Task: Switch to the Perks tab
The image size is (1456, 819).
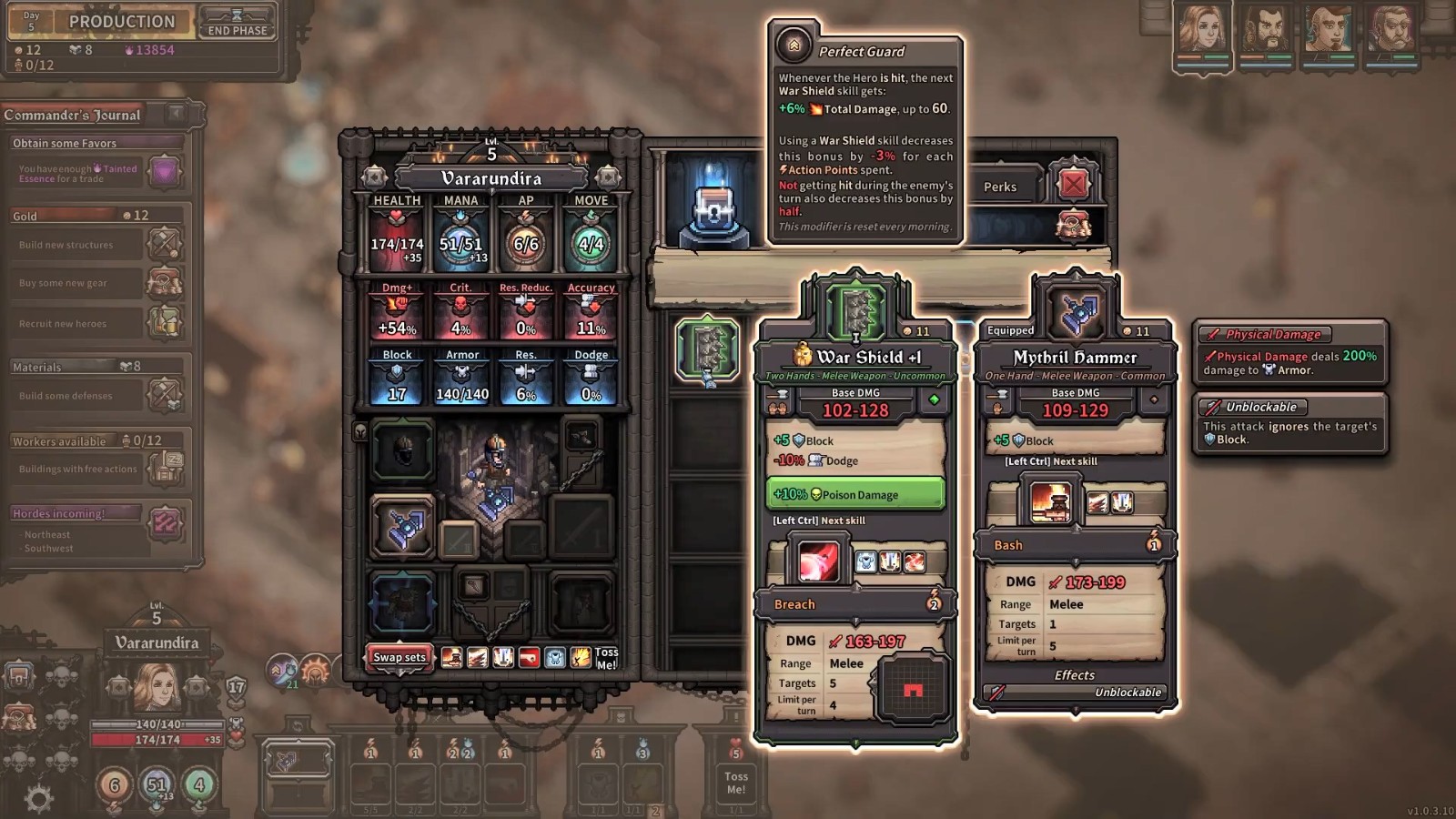Action: point(1000,187)
